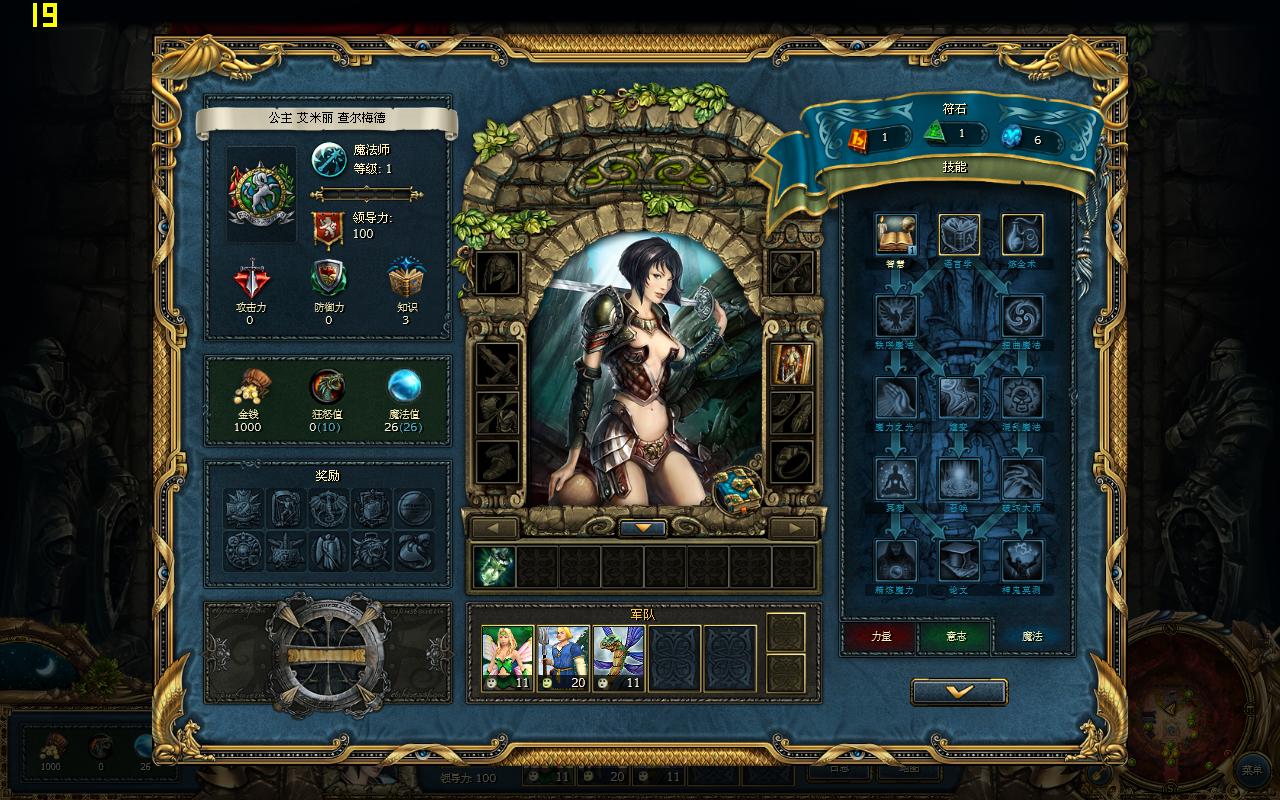Page inventory right with the right arrow

coord(795,528)
